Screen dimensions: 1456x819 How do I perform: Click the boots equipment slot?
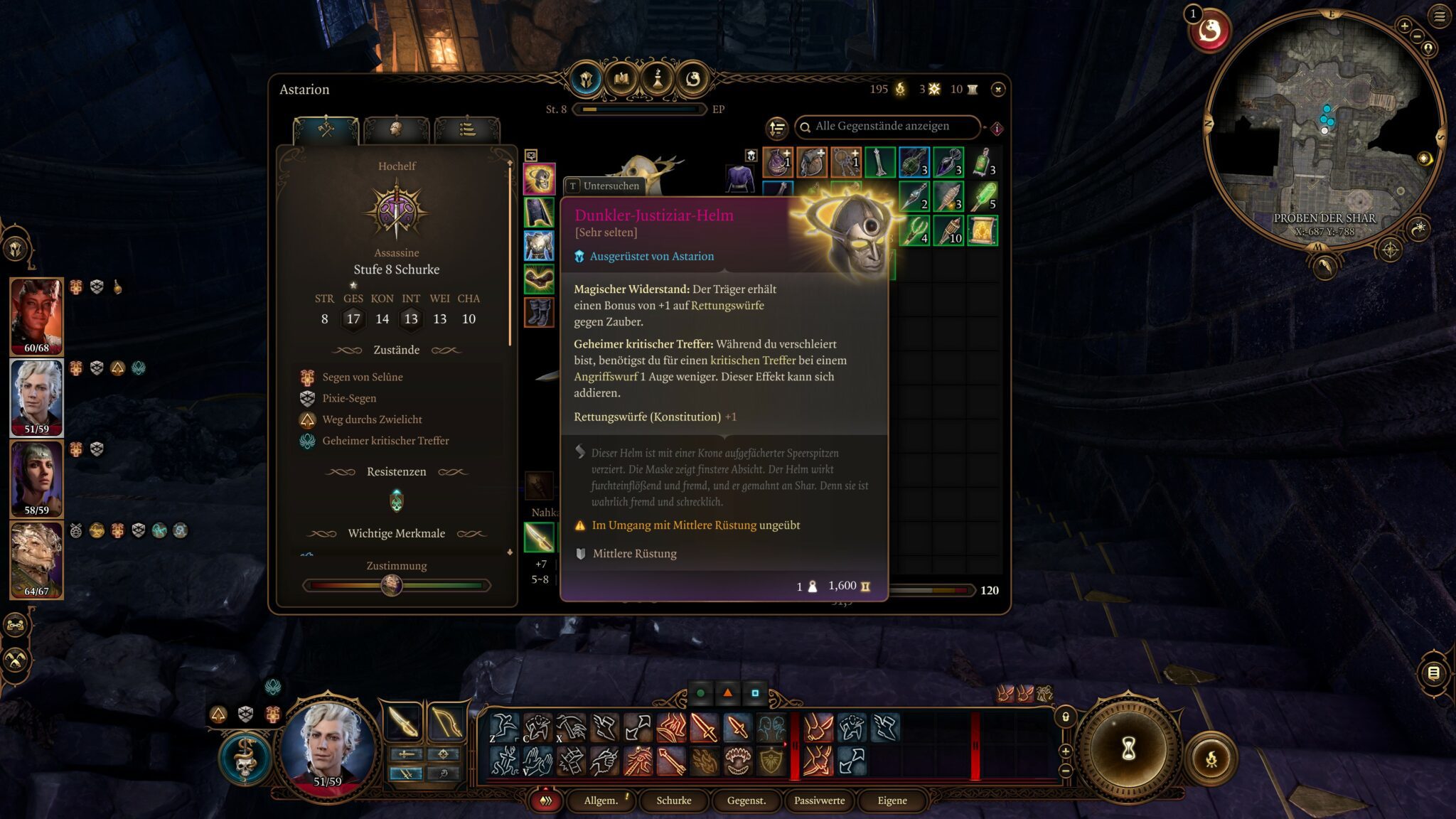coord(539,312)
